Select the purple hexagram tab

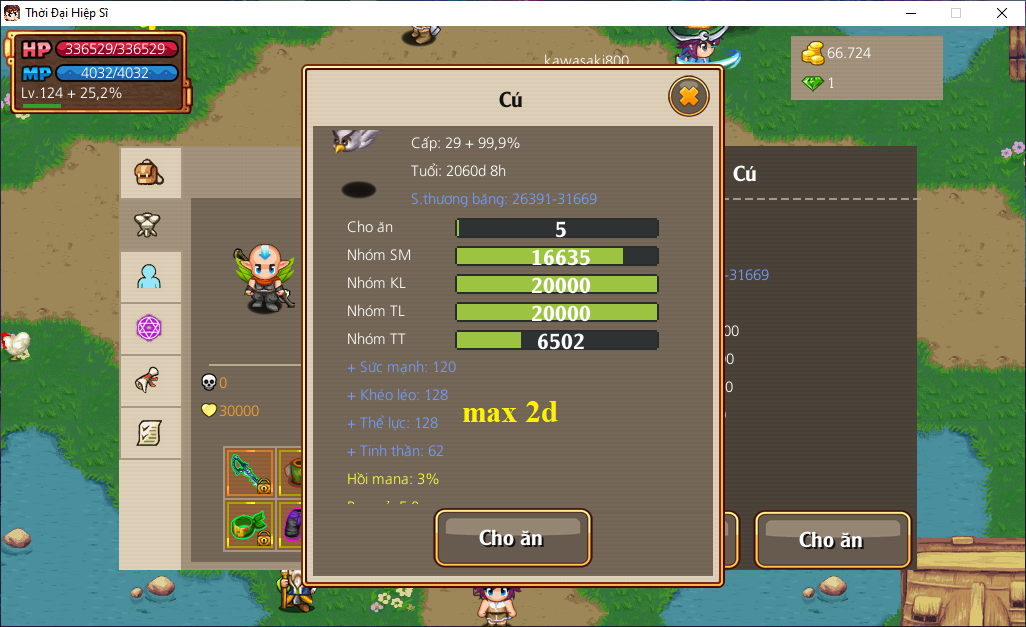[x=150, y=328]
